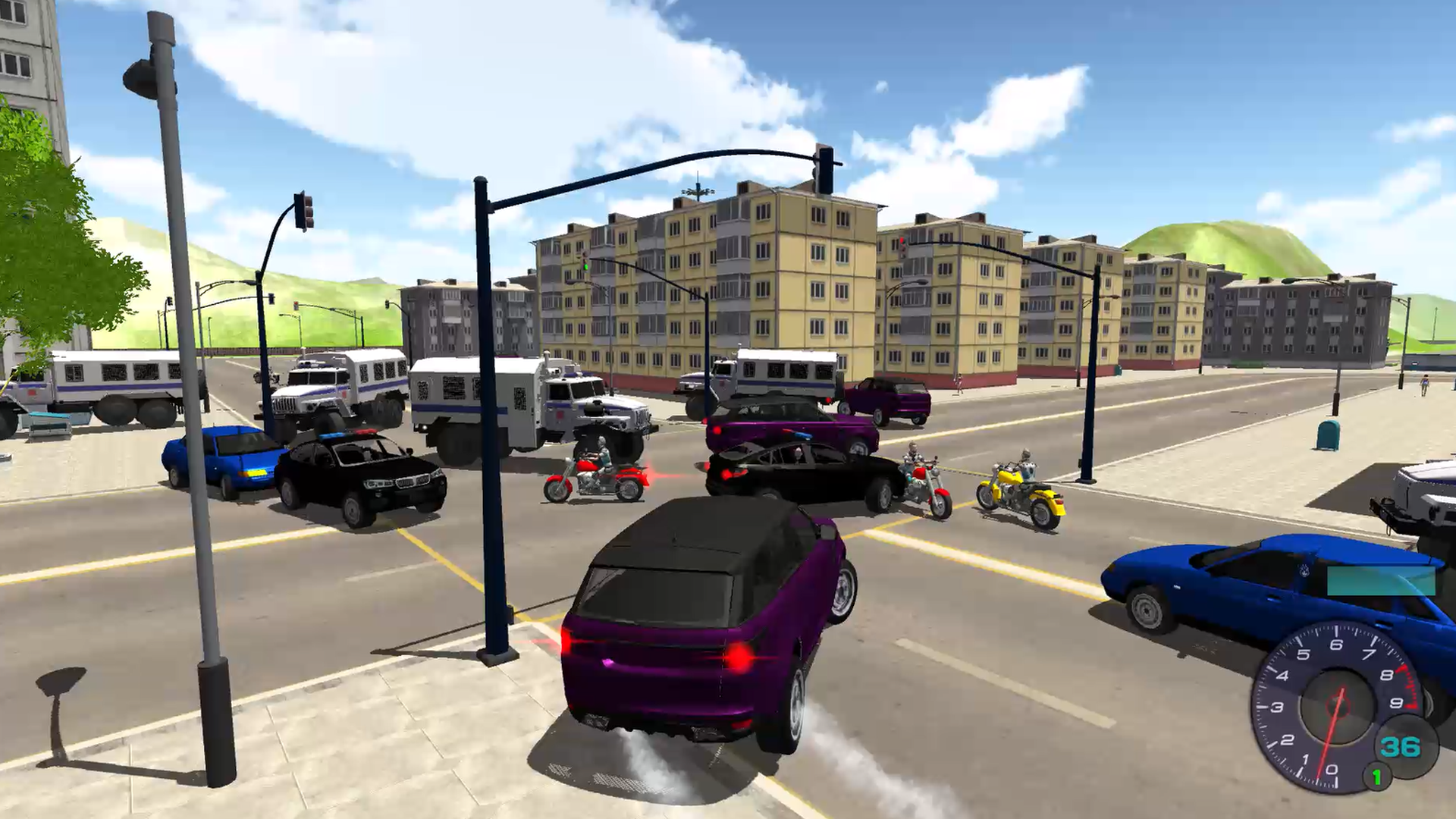Image resolution: width=1456 pixels, height=819 pixels.
Task: Select the traffic light on the overhead arm
Action: (x=826, y=171)
